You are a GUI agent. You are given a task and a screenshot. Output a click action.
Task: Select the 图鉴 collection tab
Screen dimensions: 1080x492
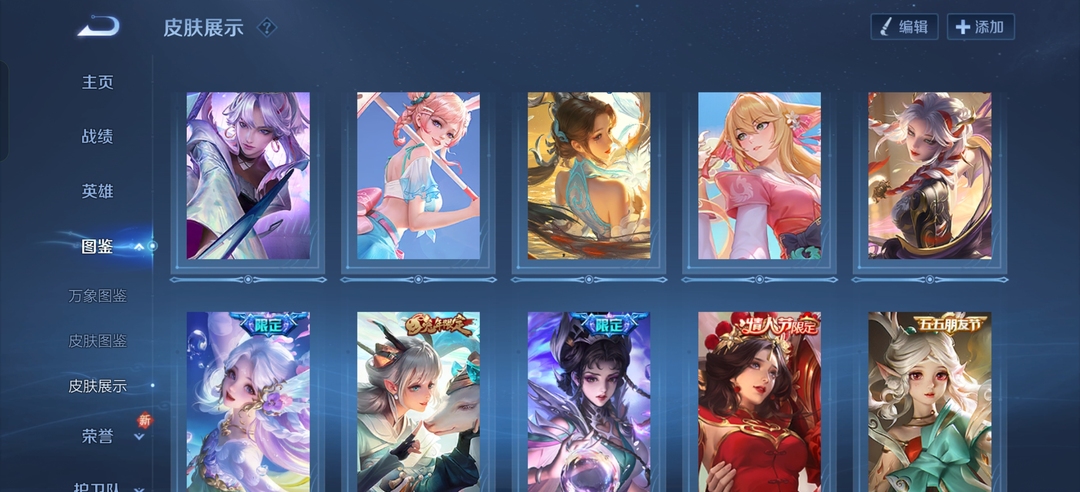[97, 246]
